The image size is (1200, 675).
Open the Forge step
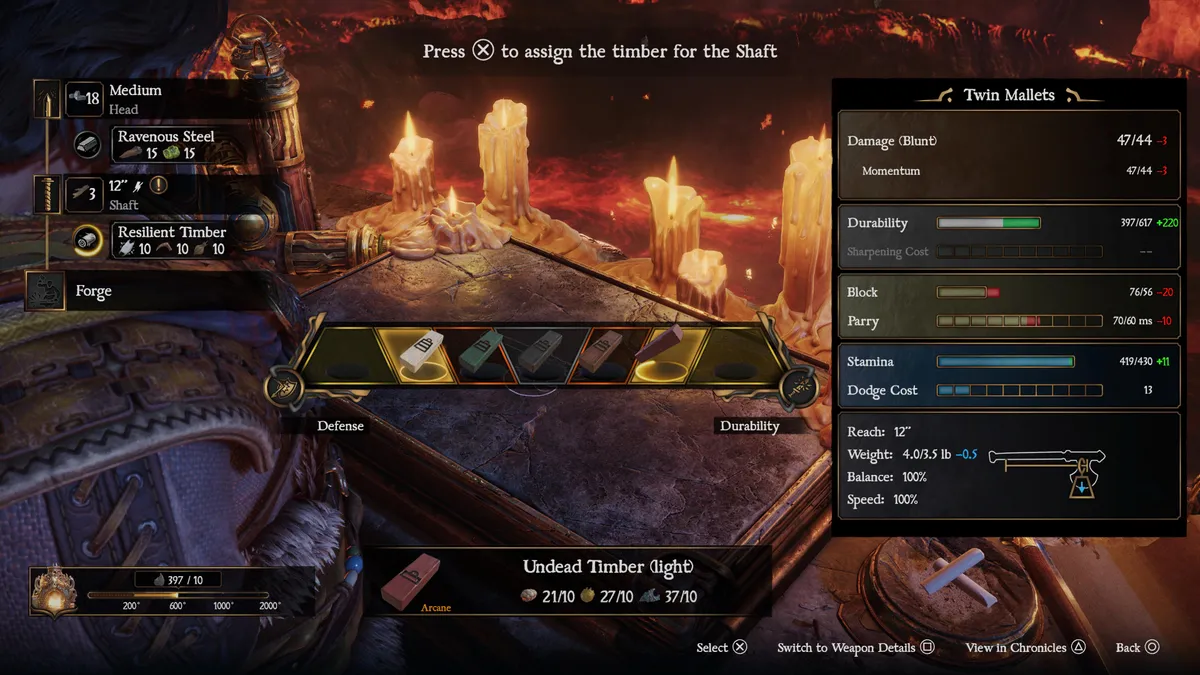(x=93, y=291)
